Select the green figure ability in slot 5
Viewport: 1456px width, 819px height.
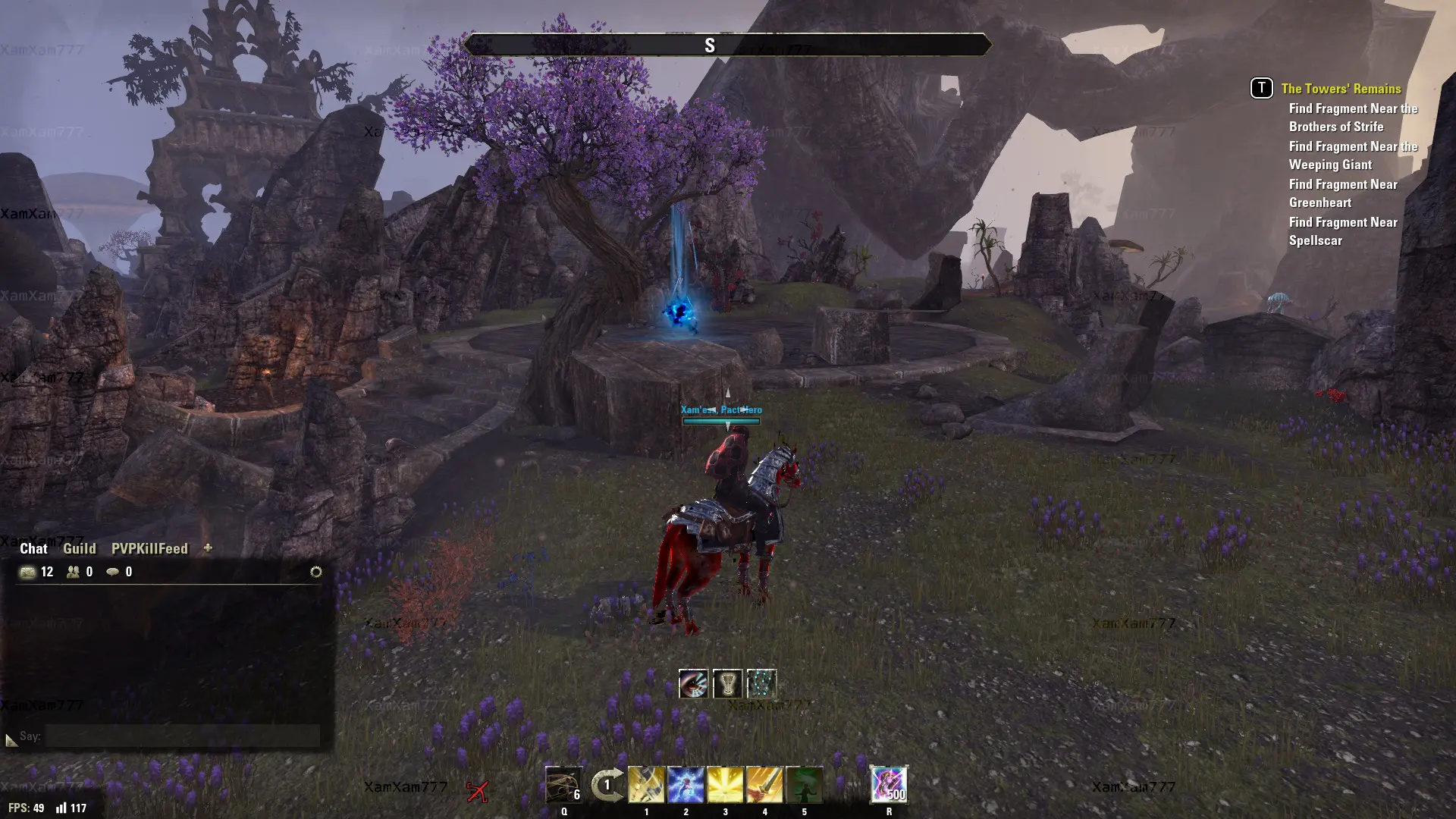click(x=804, y=785)
